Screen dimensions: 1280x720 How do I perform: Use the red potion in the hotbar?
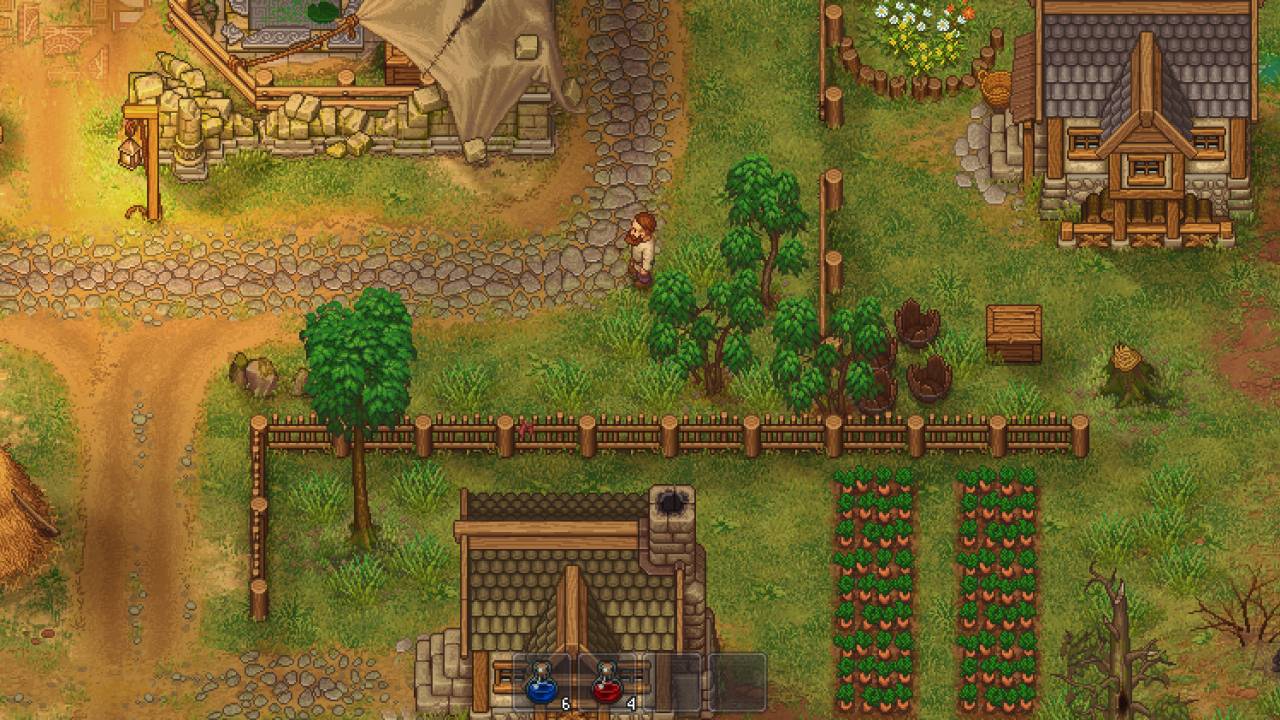608,682
